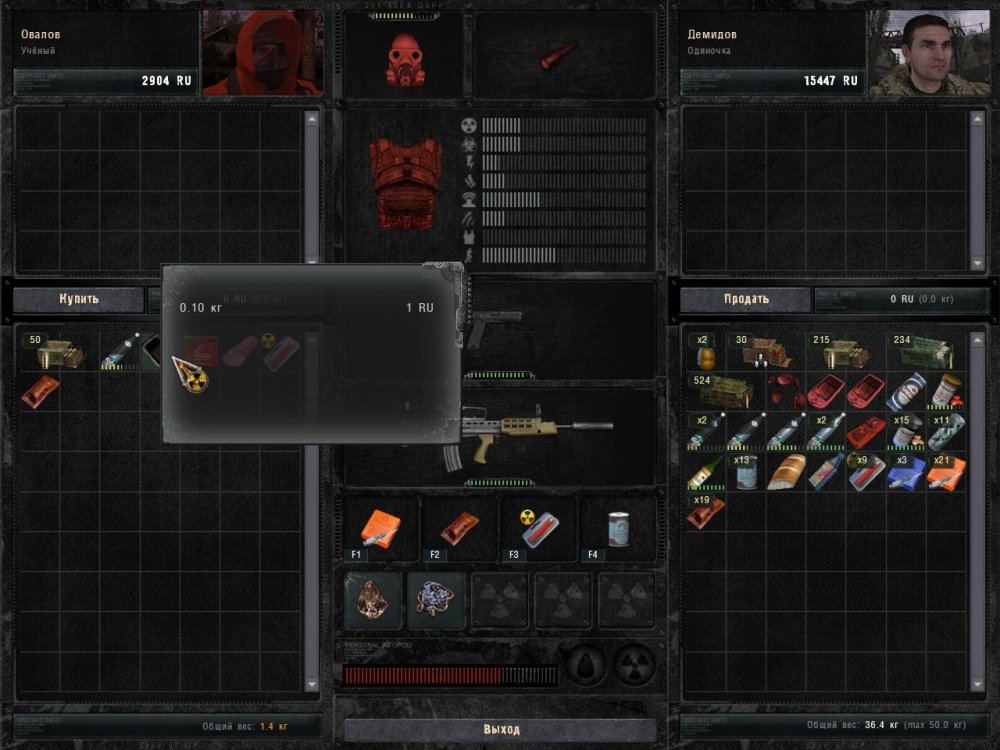This screenshot has width=1000, height=750.
Task: Select the green-labeled bottle in your inventory
Action: point(706,471)
